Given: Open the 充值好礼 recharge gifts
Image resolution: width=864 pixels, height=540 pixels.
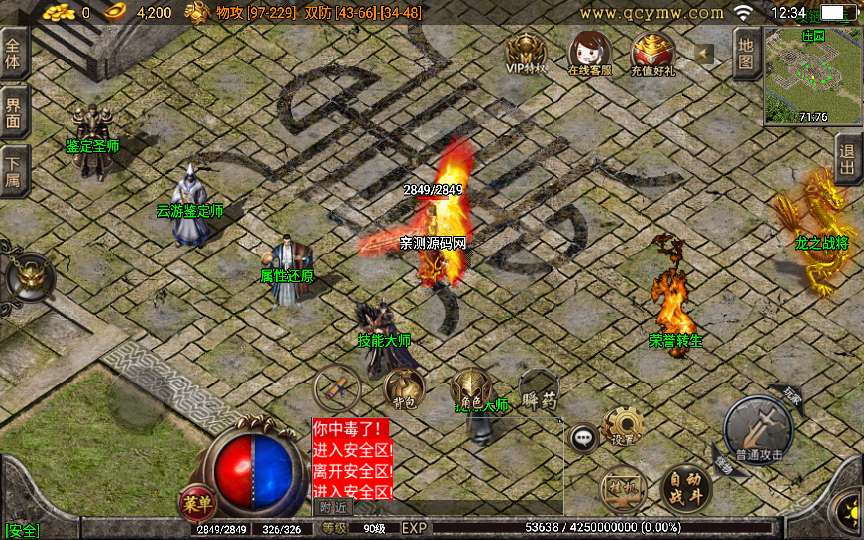Looking at the screenshot, I should pyautogui.click(x=653, y=52).
